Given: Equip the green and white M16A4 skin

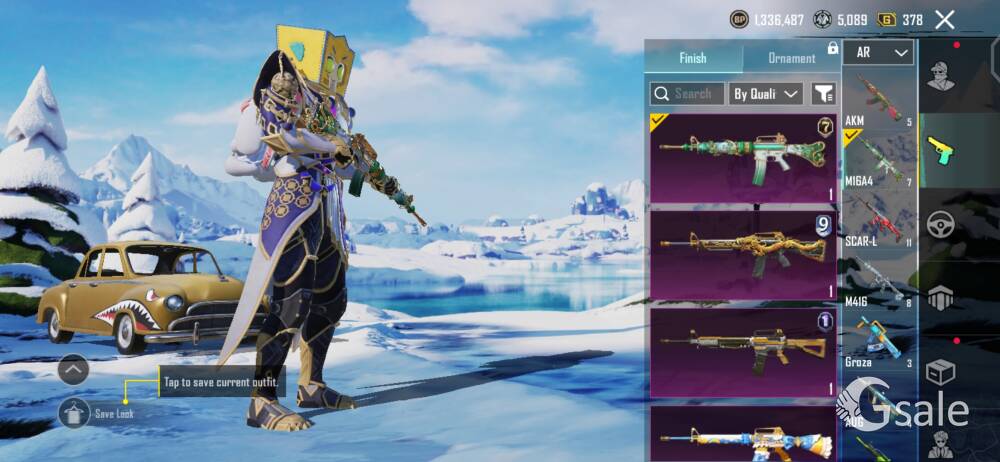Looking at the screenshot, I should tap(743, 157).
